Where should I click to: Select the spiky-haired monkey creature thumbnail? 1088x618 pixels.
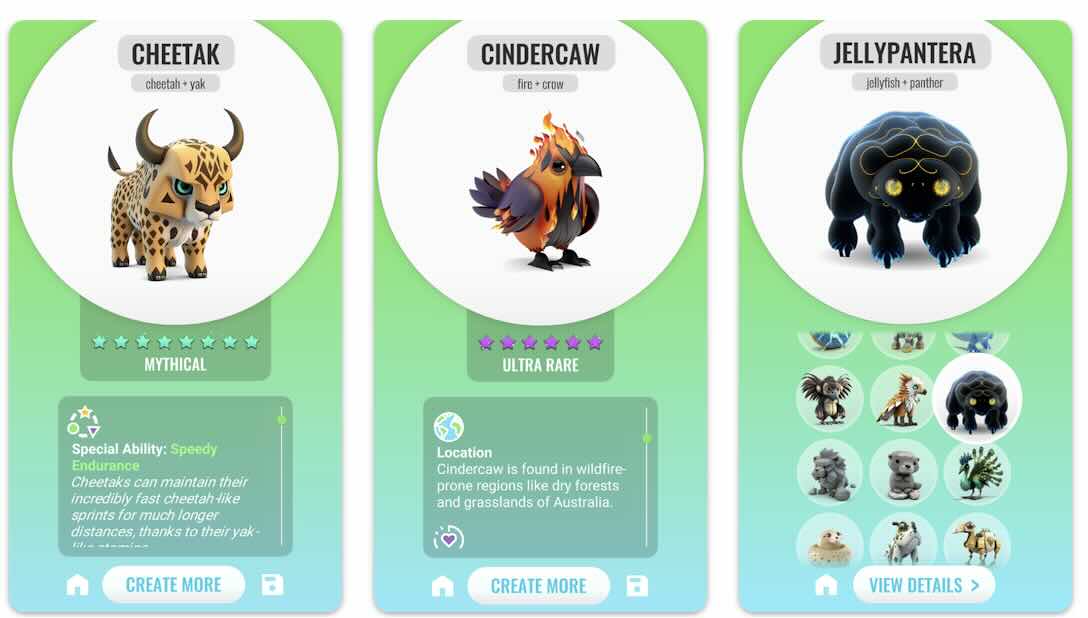(x=828, y=398)
